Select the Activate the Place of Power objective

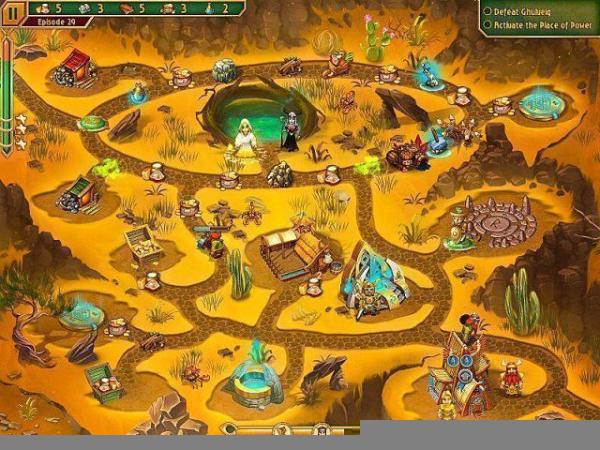pyautogui.click(x=540, y=23)
